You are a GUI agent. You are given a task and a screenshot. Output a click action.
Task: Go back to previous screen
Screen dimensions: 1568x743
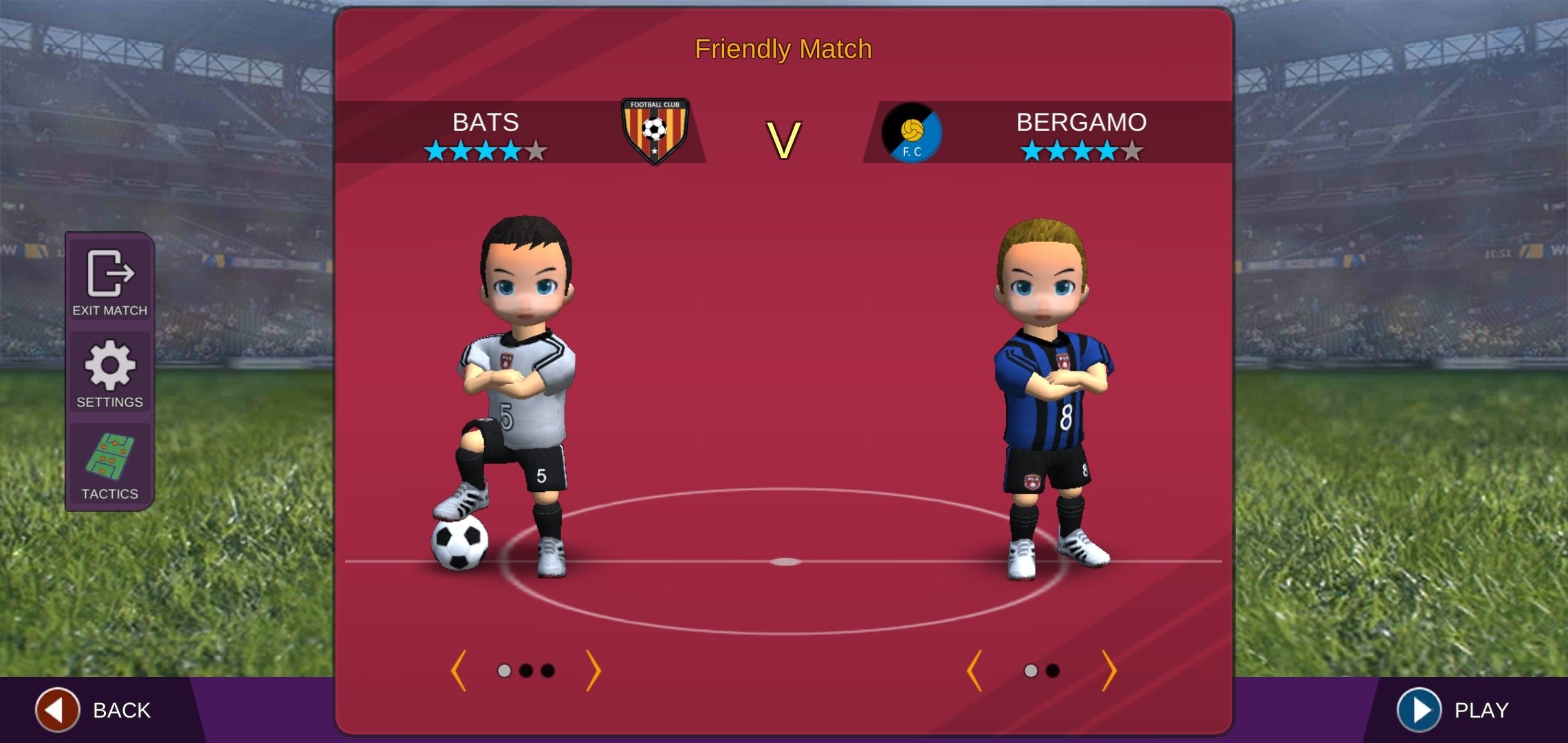coord(93,709)
